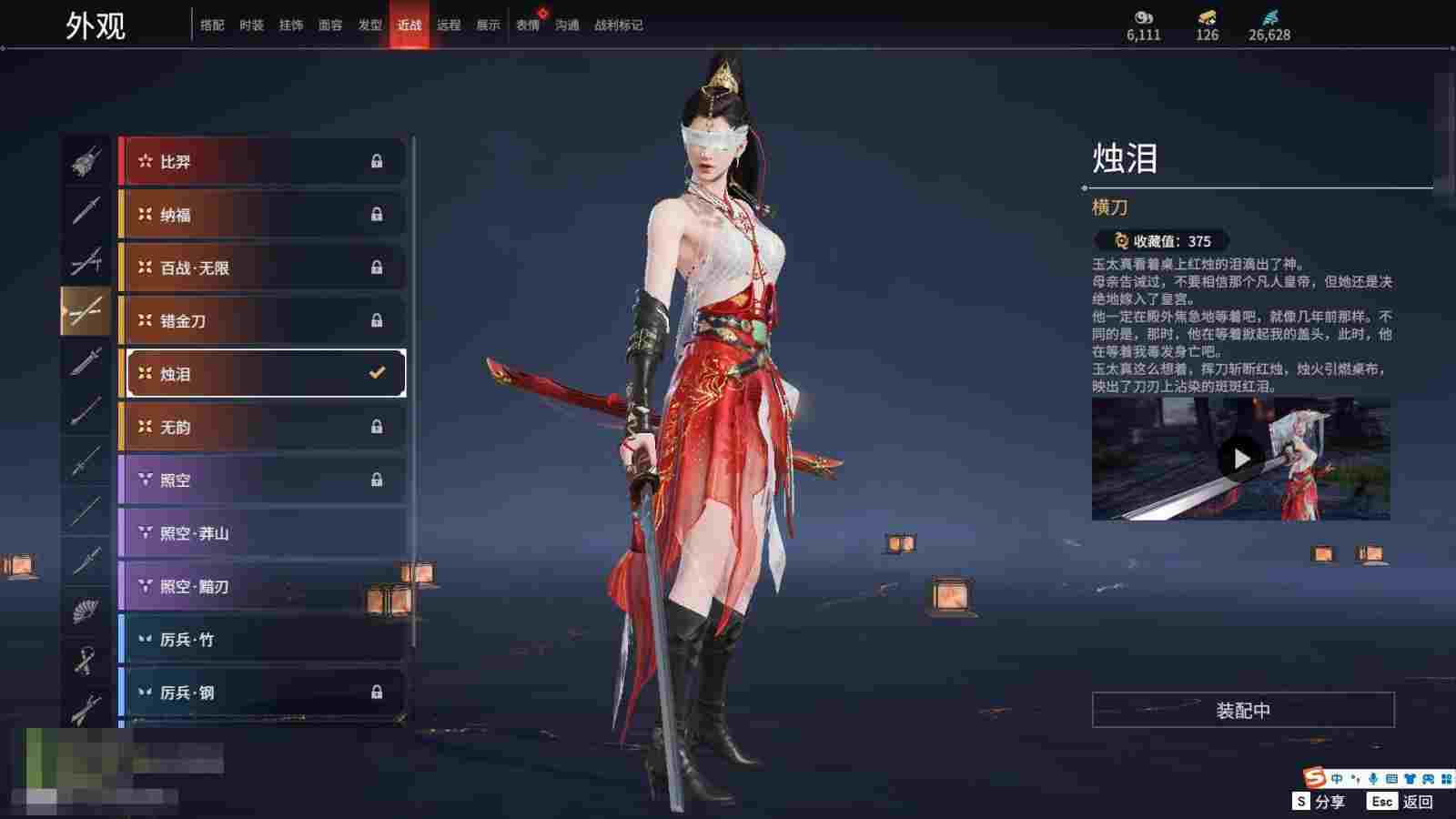This screenshot has width=1456, height=819.
Task: Select the equipped 烛泪 skin
Action: click(x=263, y=373)
